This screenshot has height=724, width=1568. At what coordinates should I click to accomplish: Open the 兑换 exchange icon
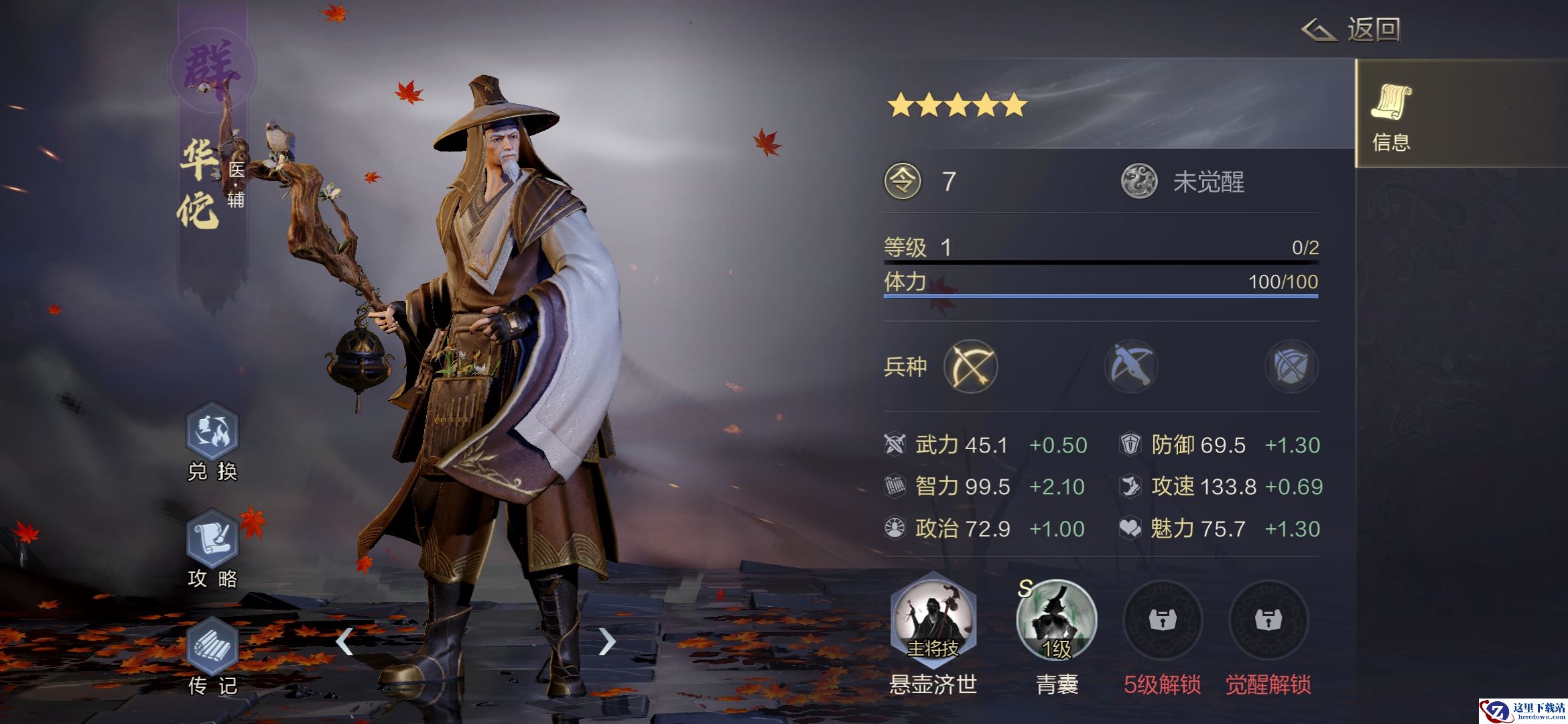tap(212, 431)
